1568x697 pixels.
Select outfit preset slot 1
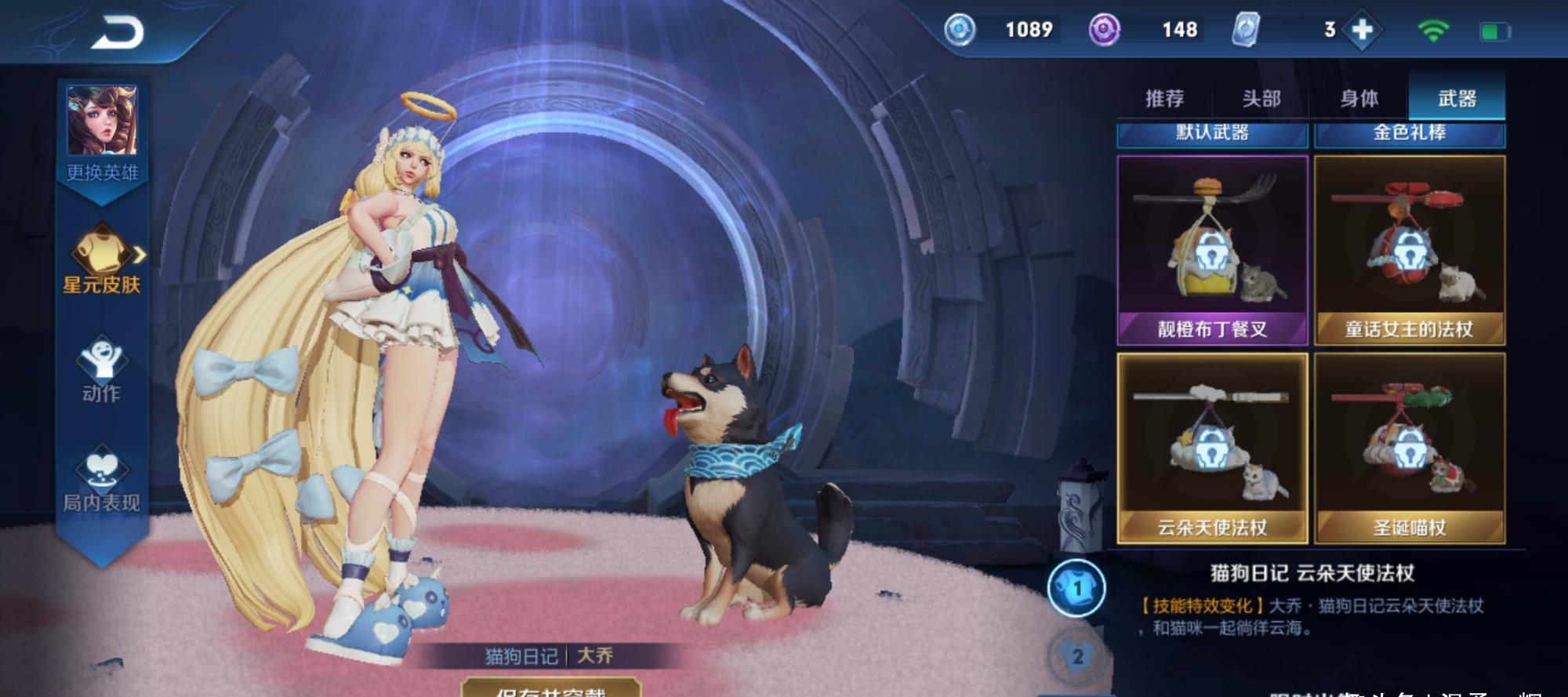(x=1076, y=588)
